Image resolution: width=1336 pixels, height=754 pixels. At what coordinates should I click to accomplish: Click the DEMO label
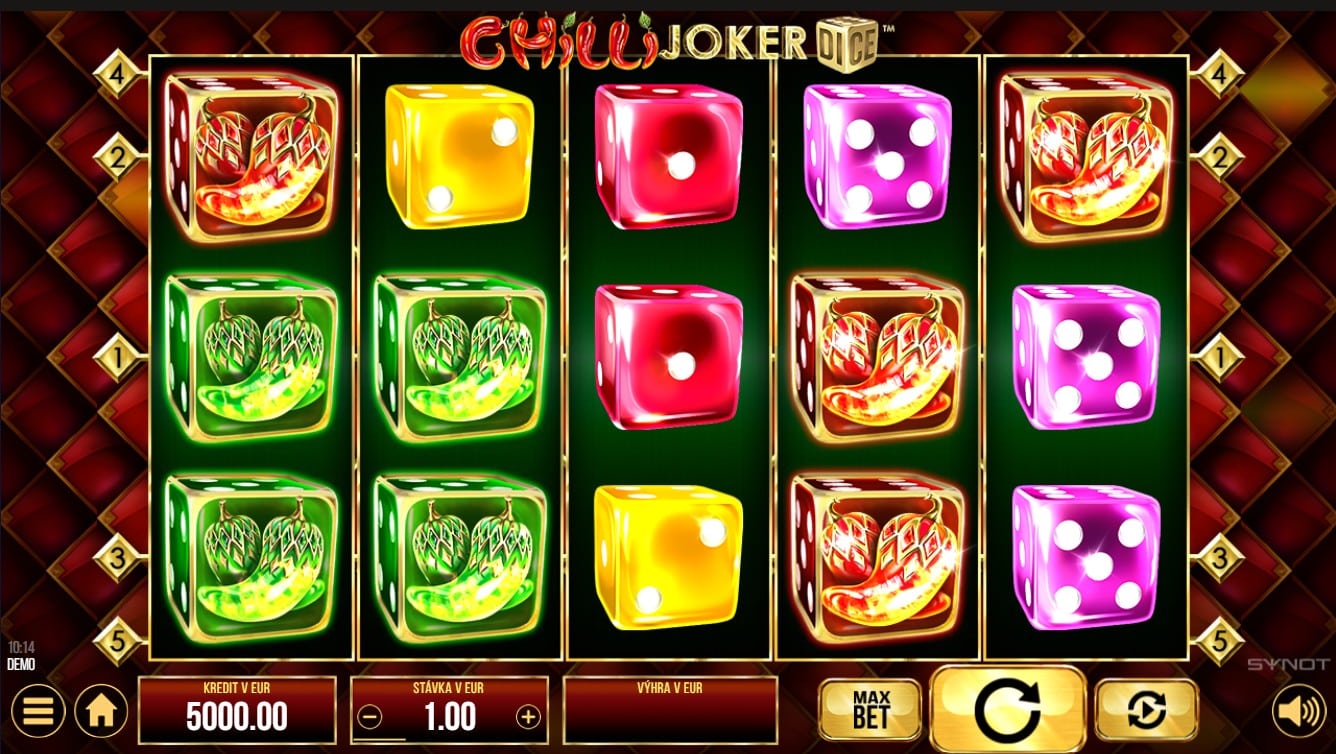pos(19,663)
